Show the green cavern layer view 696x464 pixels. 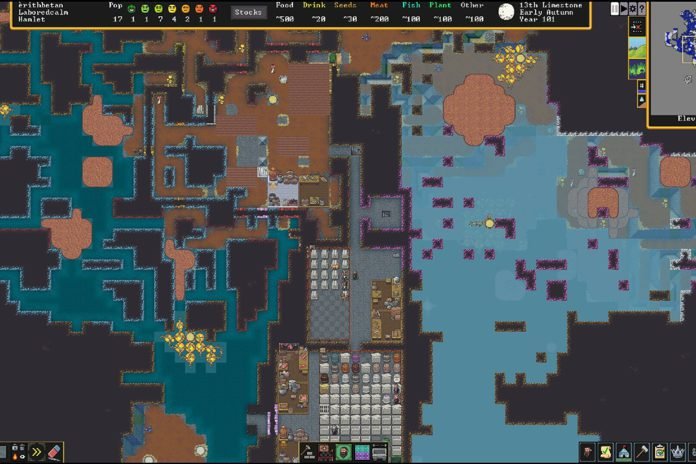click(636, 68)
